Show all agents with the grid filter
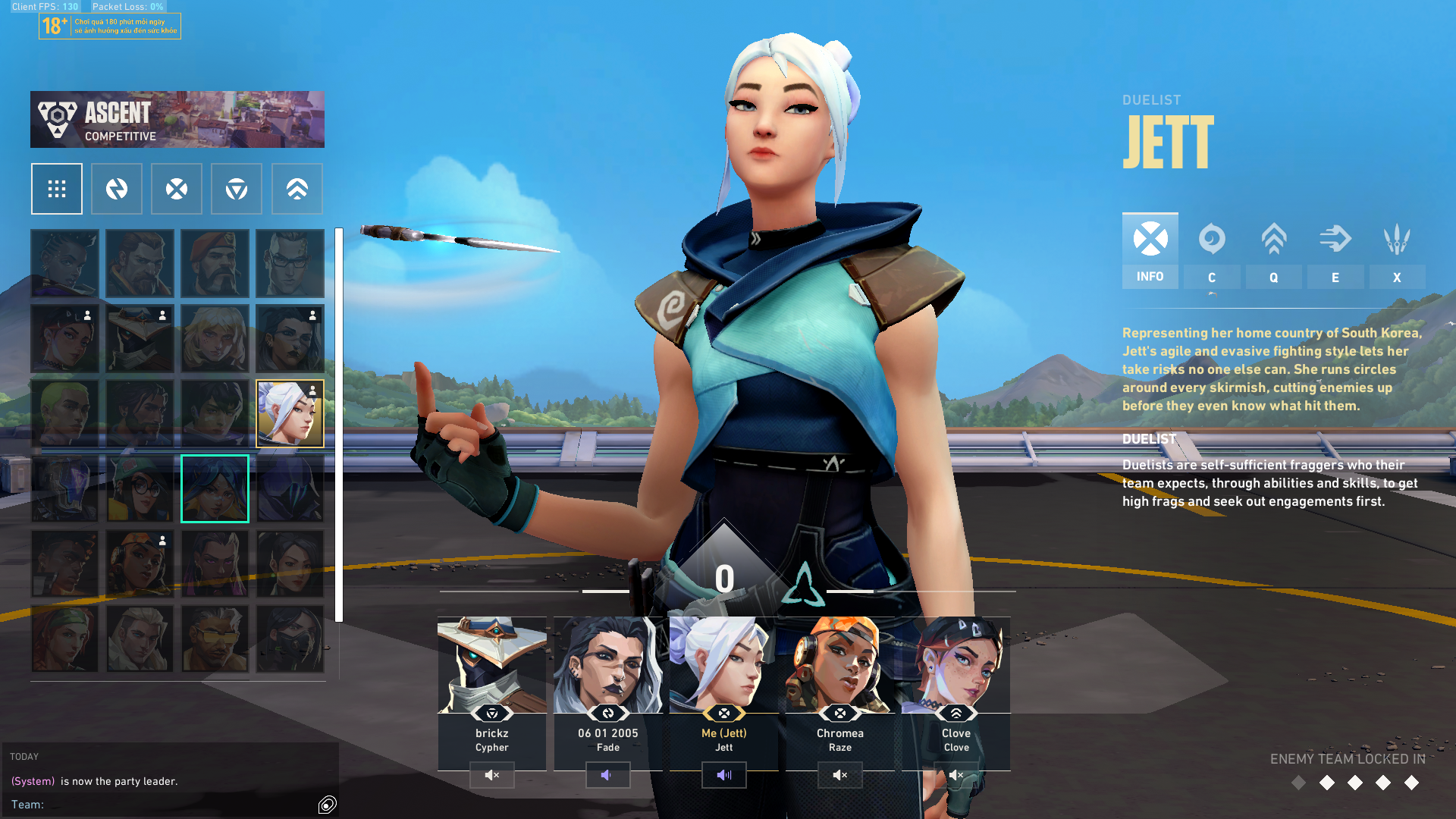Viewport: 1456px width, 819px height. [x=57, y=189]
